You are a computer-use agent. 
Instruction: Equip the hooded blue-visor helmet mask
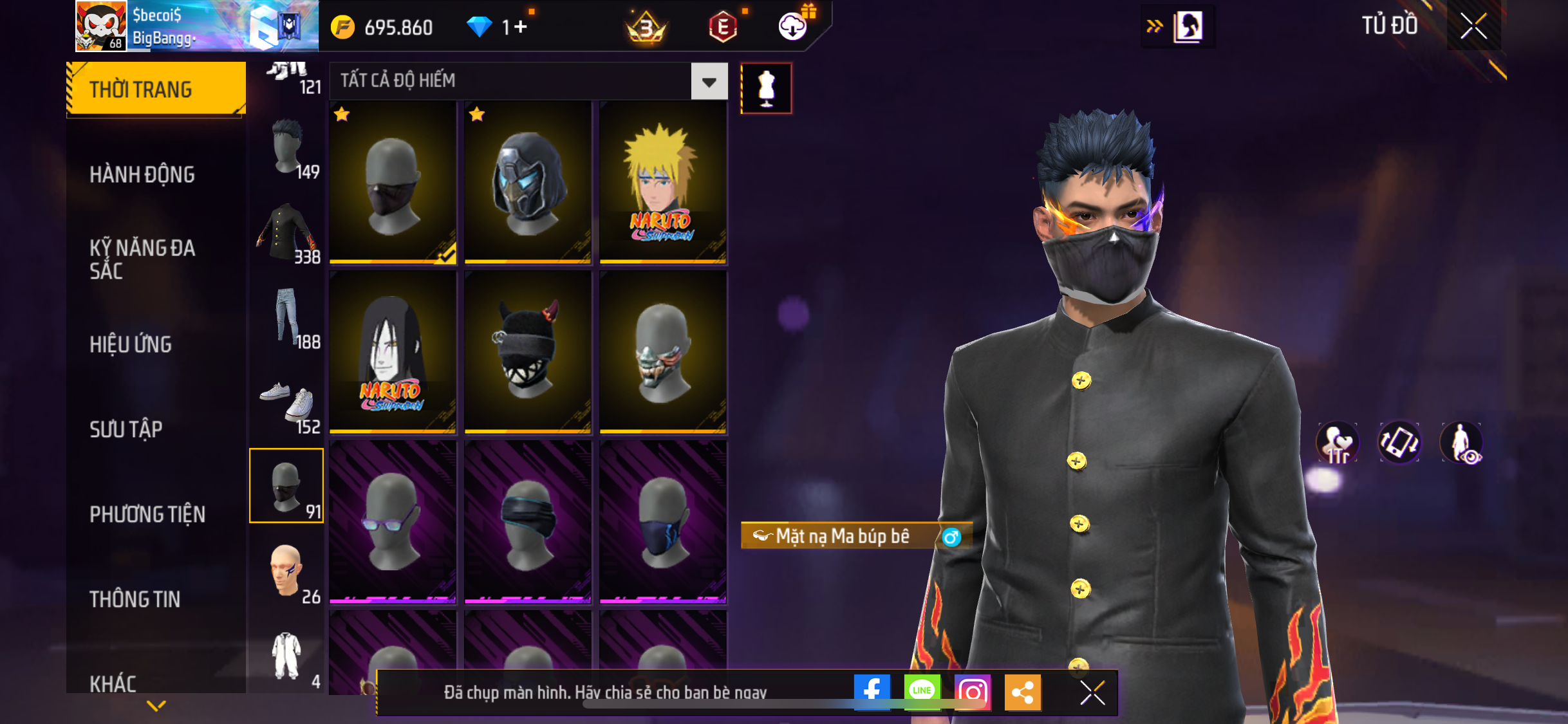tap(528, 183)
